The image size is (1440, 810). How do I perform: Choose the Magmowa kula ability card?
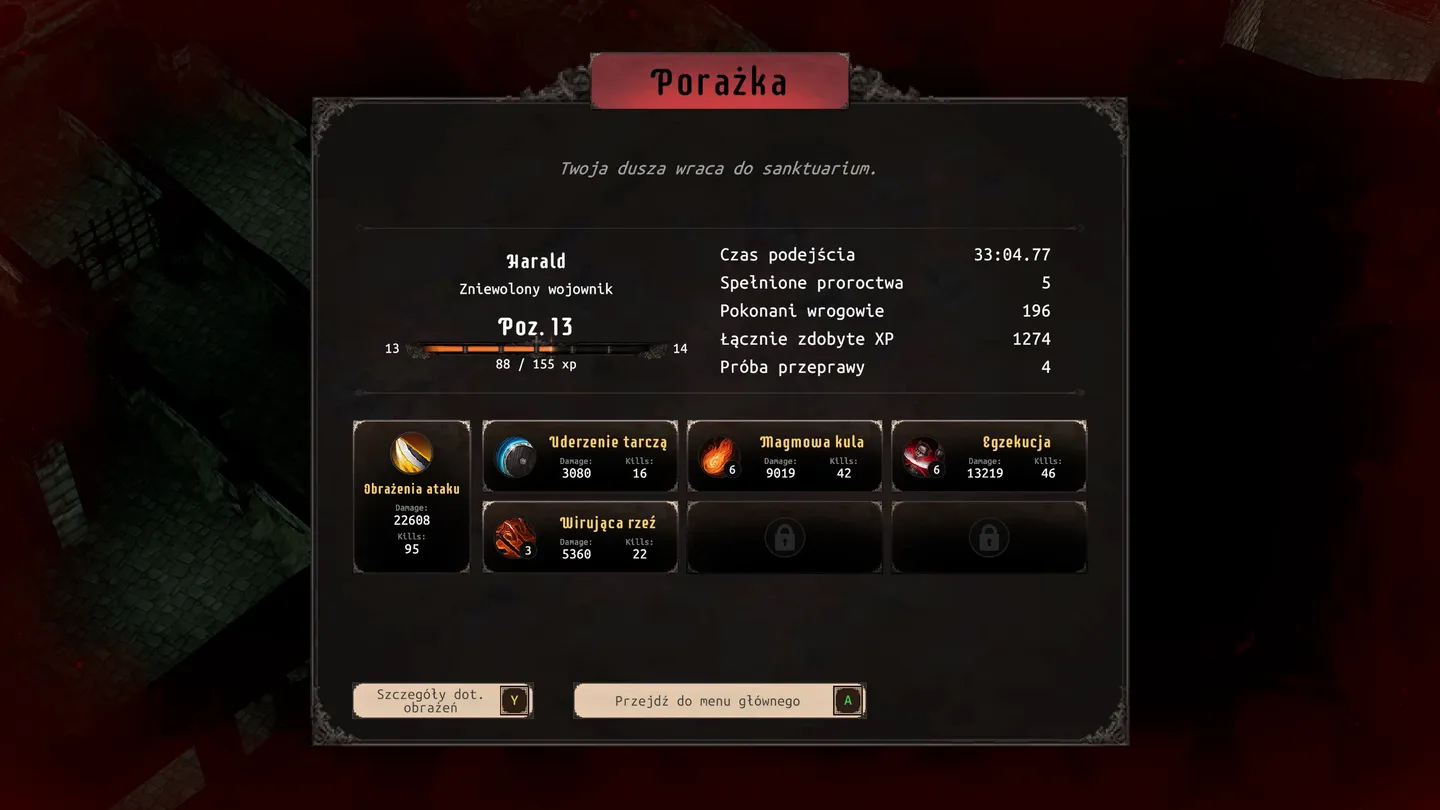coord(785,457)
